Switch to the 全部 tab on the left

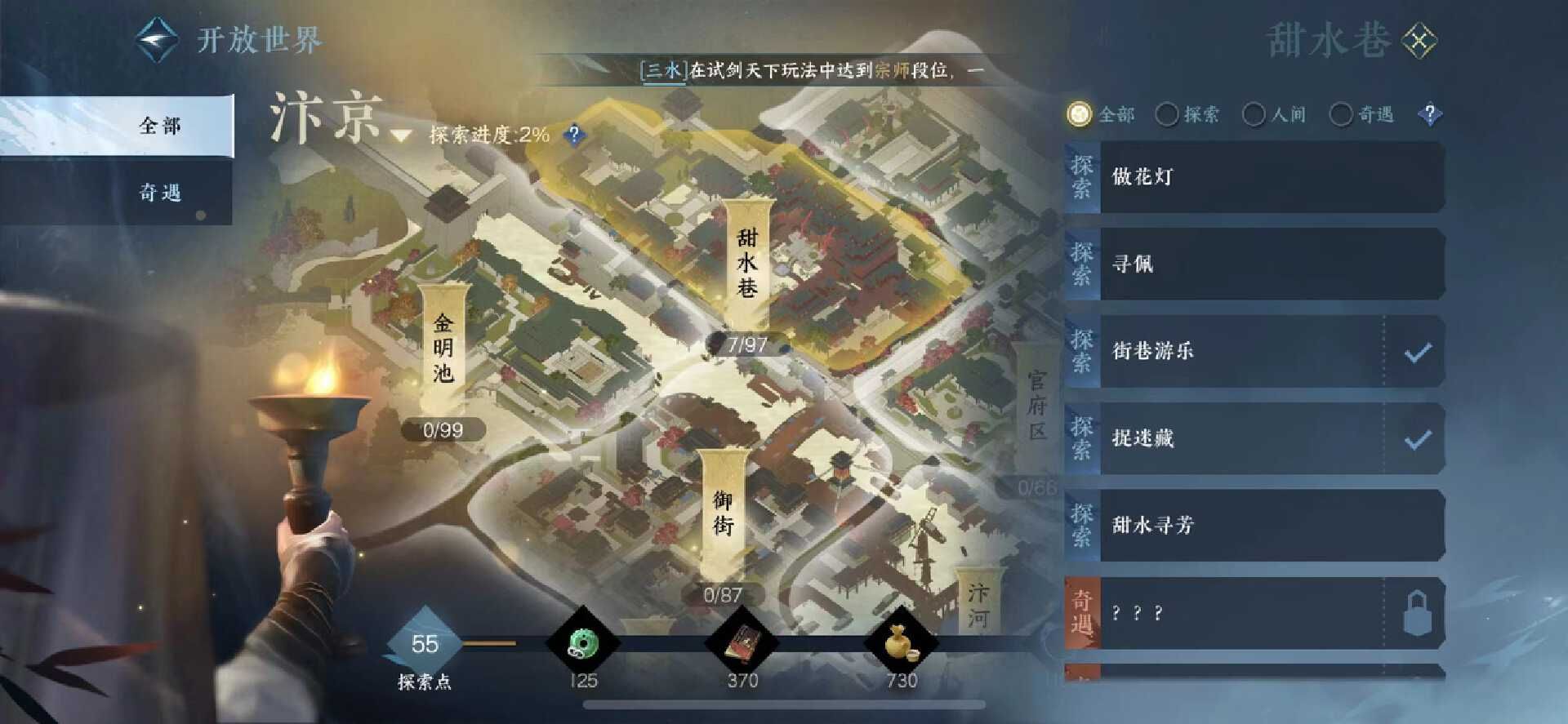tap(160, 126)
